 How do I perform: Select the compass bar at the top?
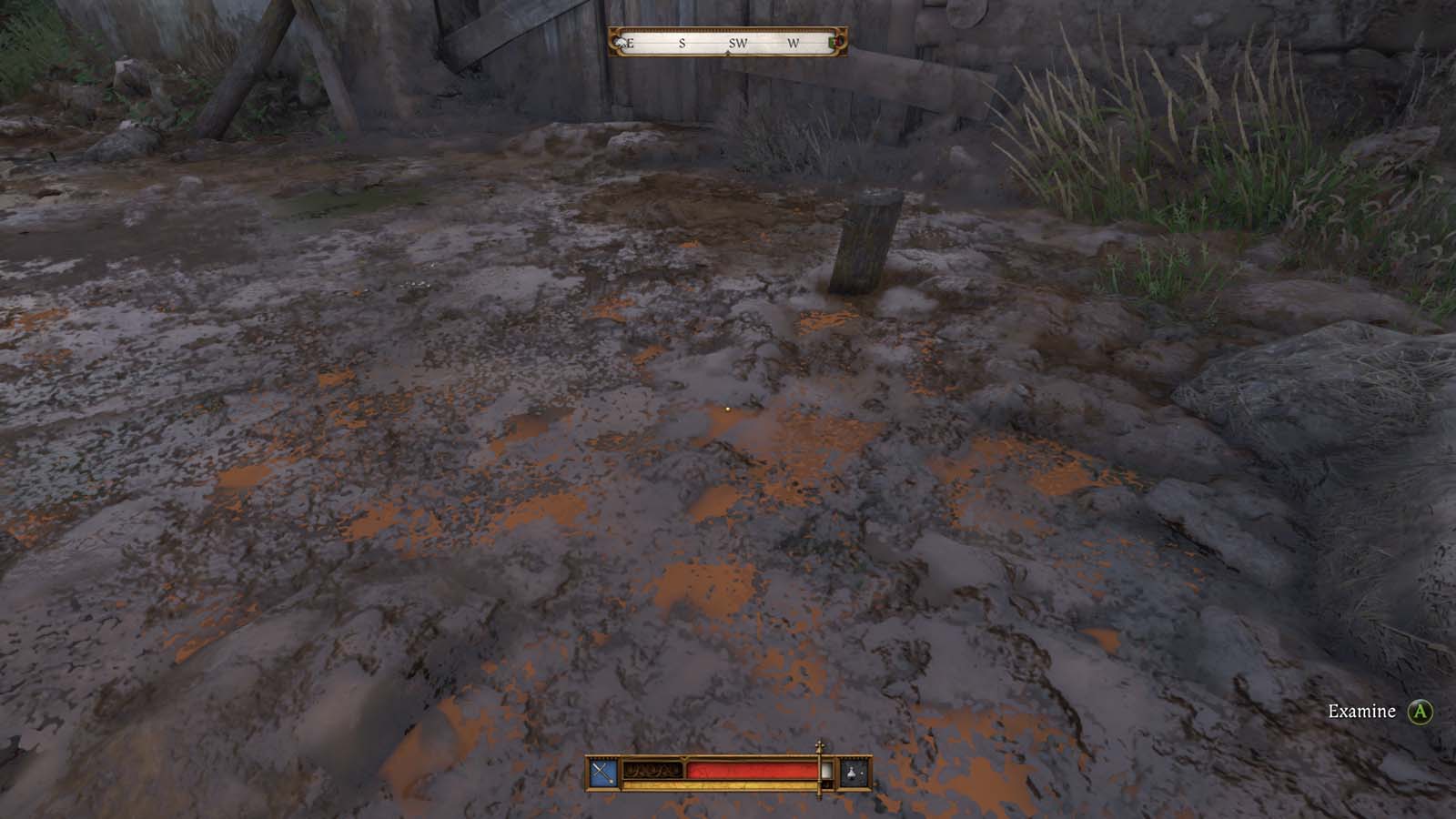(728, 41)
